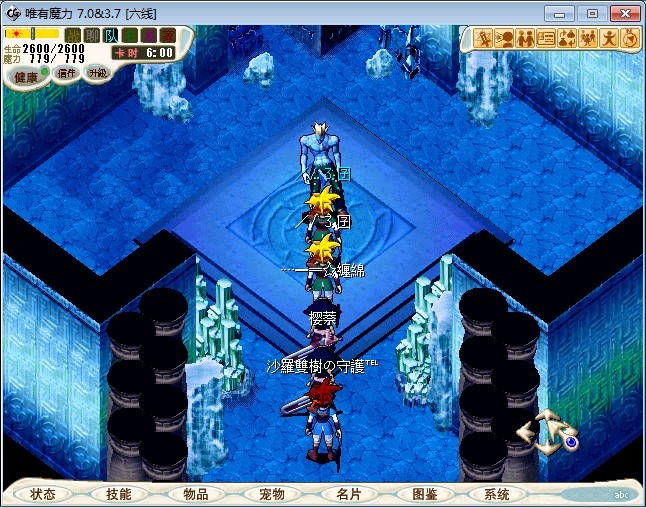646x508 pixels.
Task: Open the money bags trade icon
Action: 567,38
